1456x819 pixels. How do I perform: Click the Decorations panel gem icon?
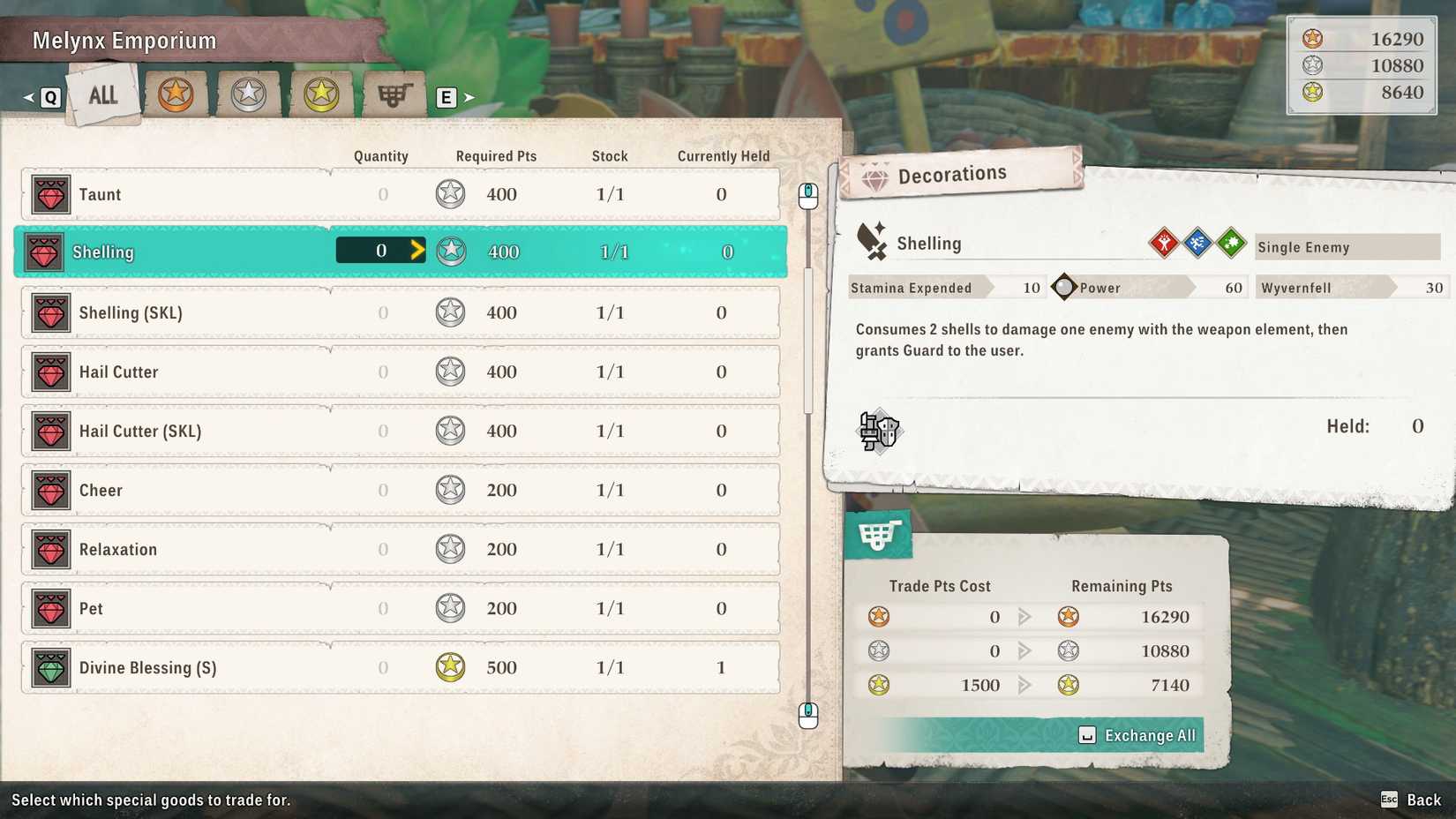click(x=874, y=173)
